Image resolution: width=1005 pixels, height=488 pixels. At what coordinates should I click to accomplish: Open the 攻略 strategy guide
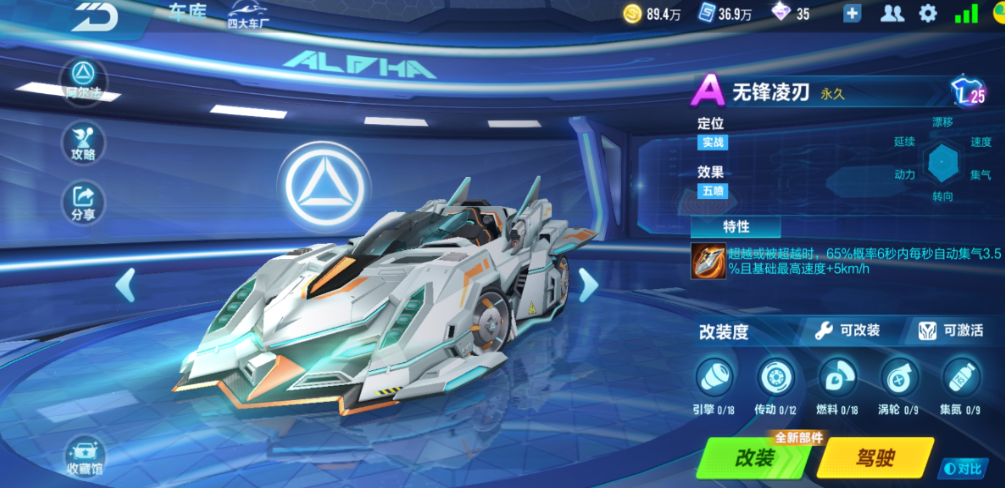click(x=84, y=141)
